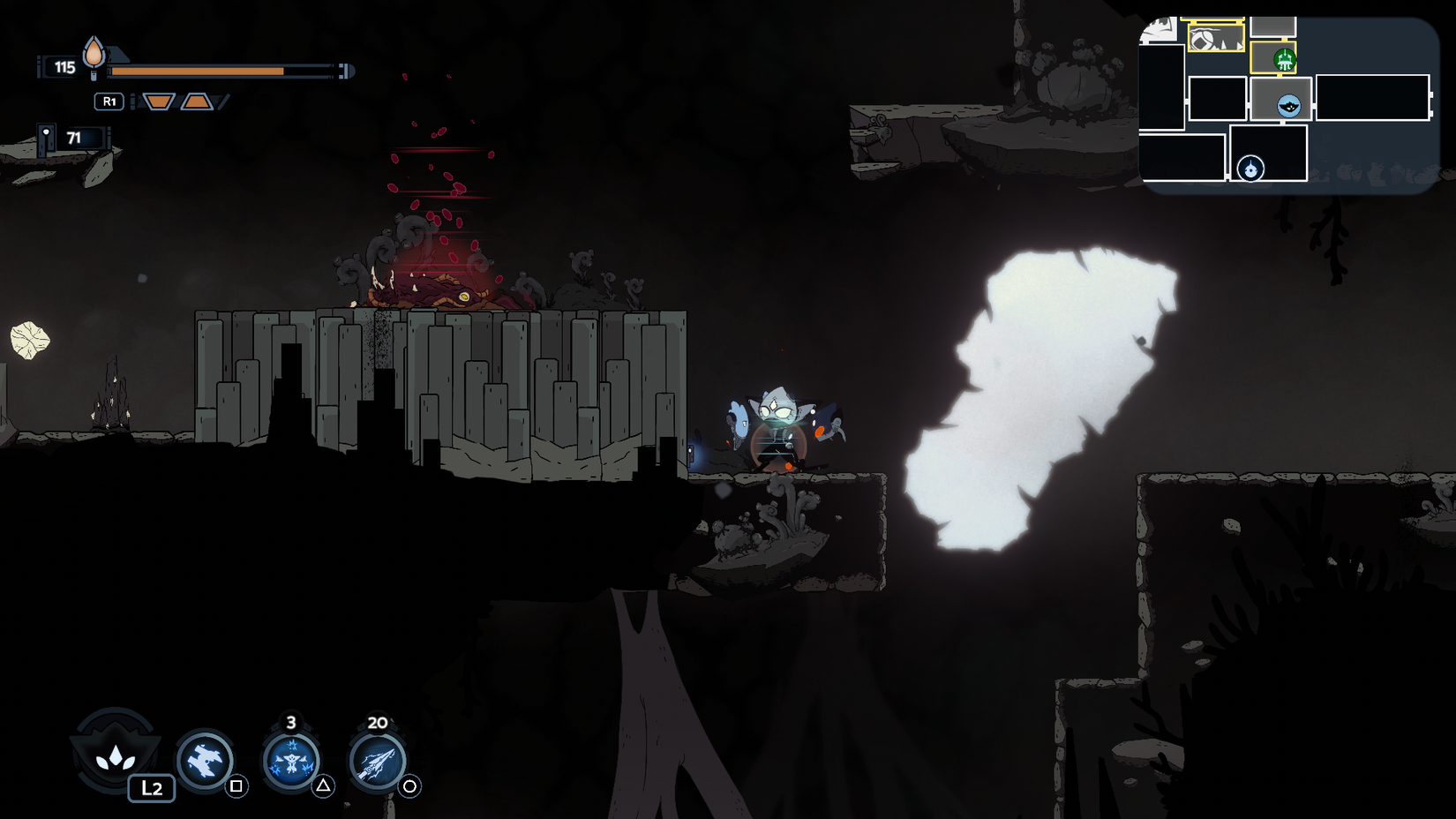Viewport: 1456px width, 819px height.
Task: Click the grappling-claw ability icon bound to Square
Action: click(205, 761)
